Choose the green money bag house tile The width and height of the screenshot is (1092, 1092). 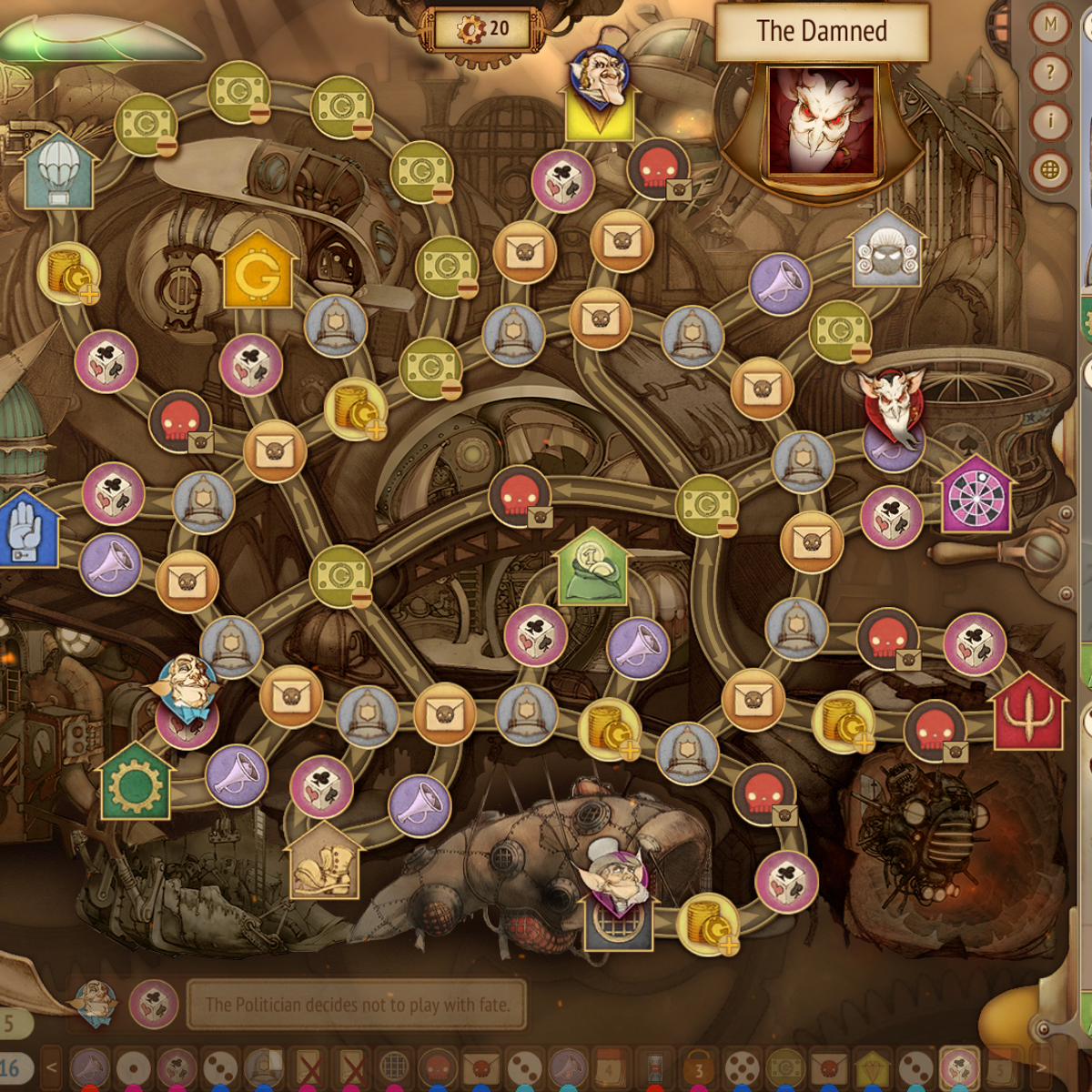click(x=591, y=571)
